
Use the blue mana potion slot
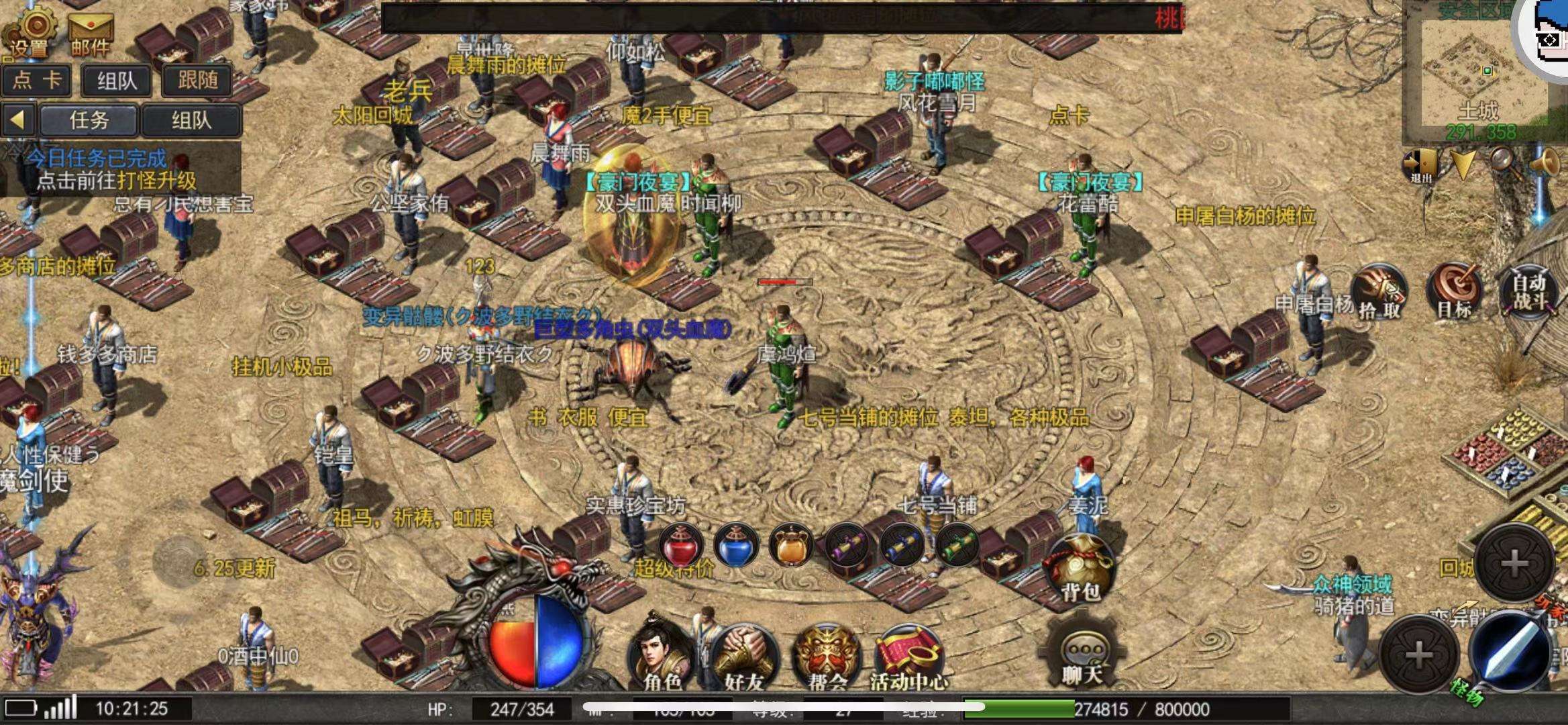tap(736, 545)
